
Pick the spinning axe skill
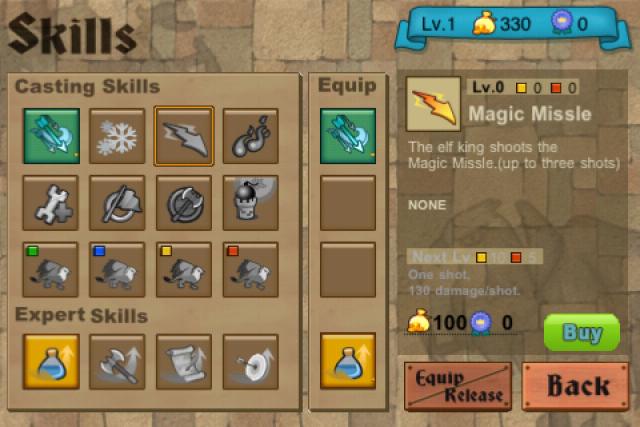click(118, 202)
